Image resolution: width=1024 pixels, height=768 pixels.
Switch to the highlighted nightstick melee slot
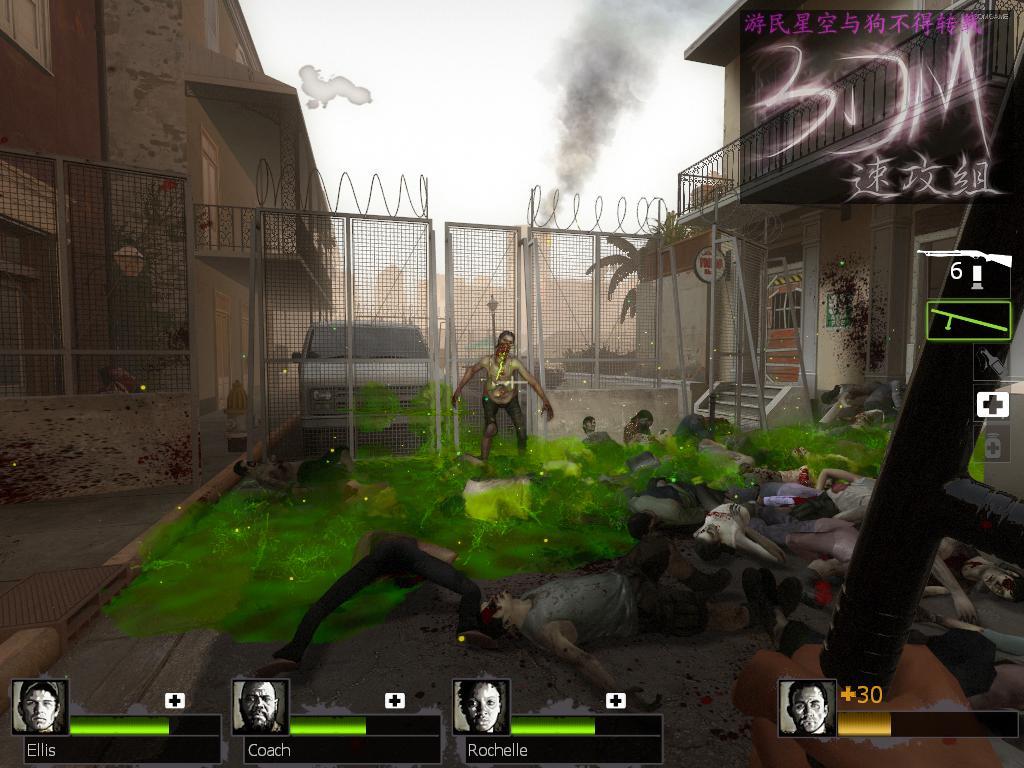pyautogui.click(x=968, y=321)
